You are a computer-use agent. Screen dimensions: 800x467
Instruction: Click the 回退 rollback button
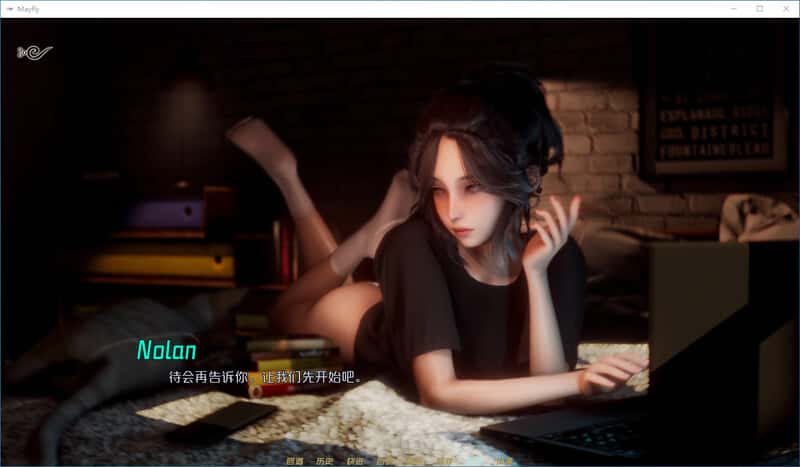coord(294,461)
